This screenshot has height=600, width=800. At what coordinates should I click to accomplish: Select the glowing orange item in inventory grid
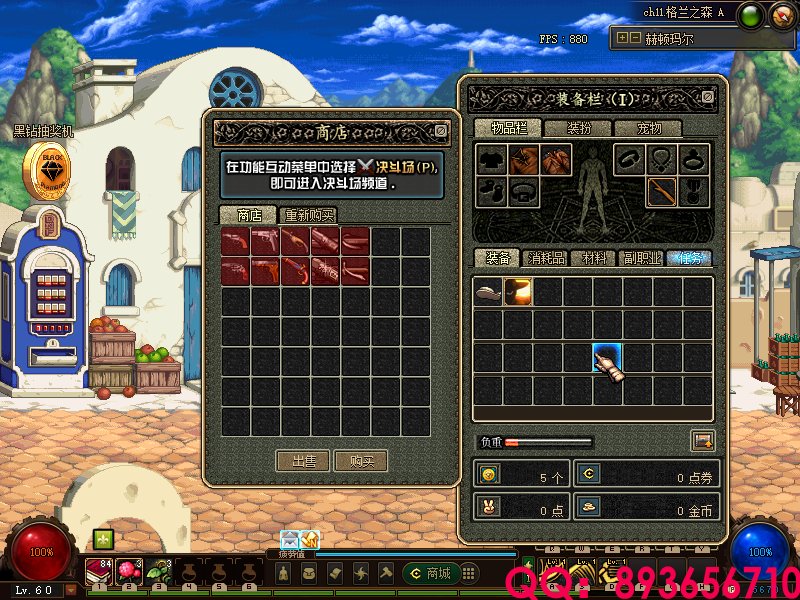(x=518, y=291)
